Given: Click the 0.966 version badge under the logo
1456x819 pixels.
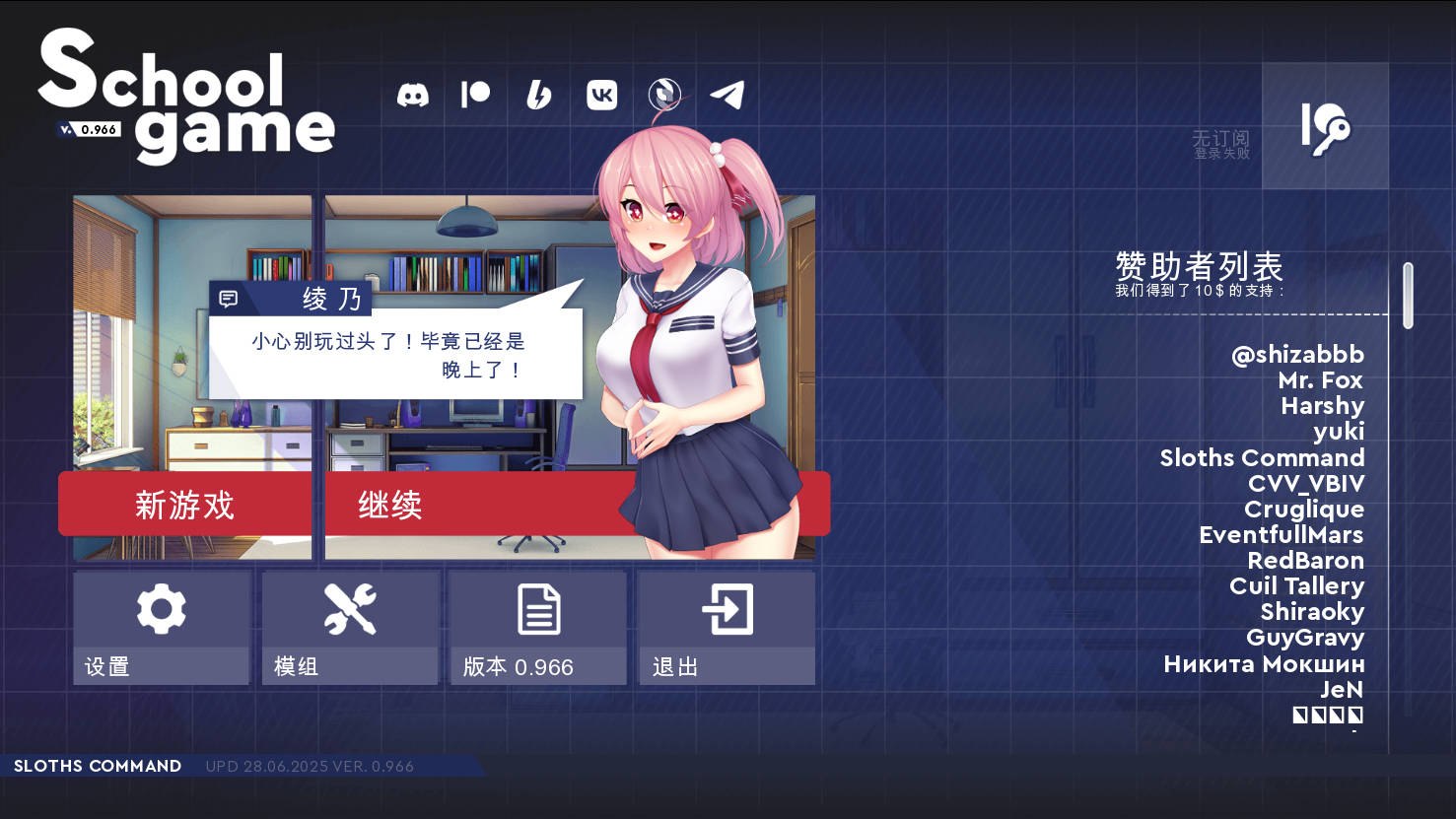Looking at the screenshot, I should [x=88, y=129].
